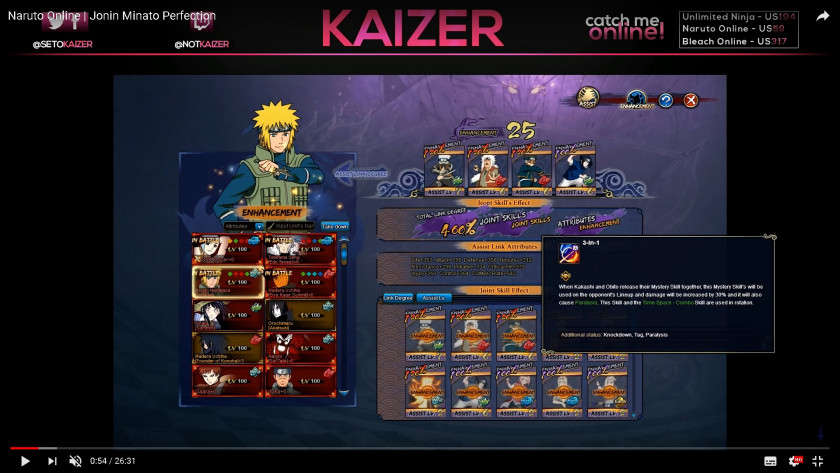Select Minato Namikaze in the ninja list
Screen dimensions: 840x473
click(228, 282)
